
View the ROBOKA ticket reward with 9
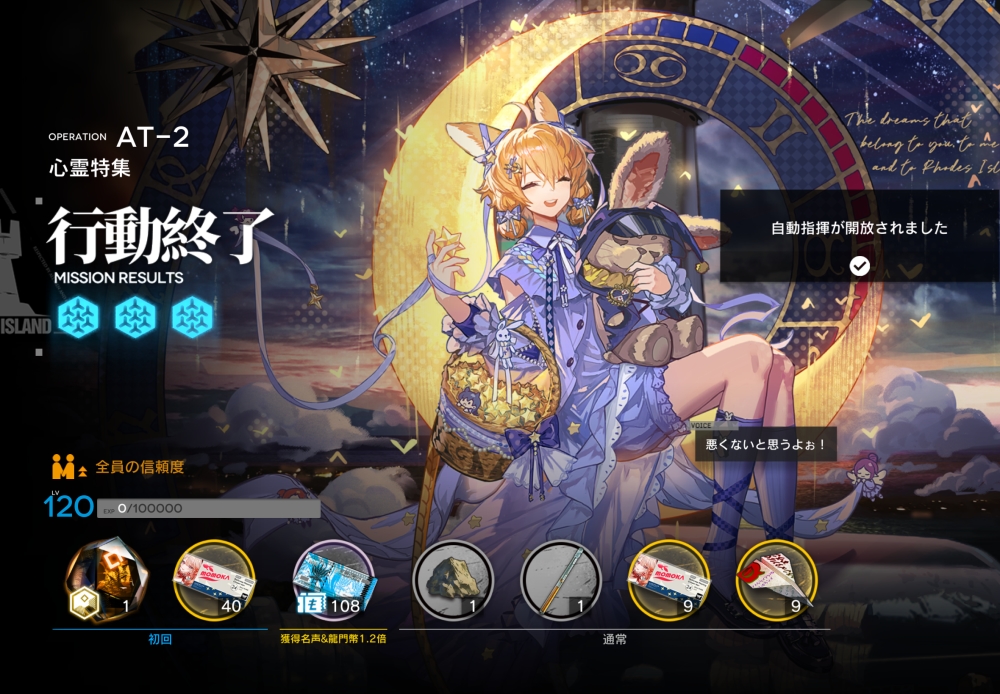point(668,580)
